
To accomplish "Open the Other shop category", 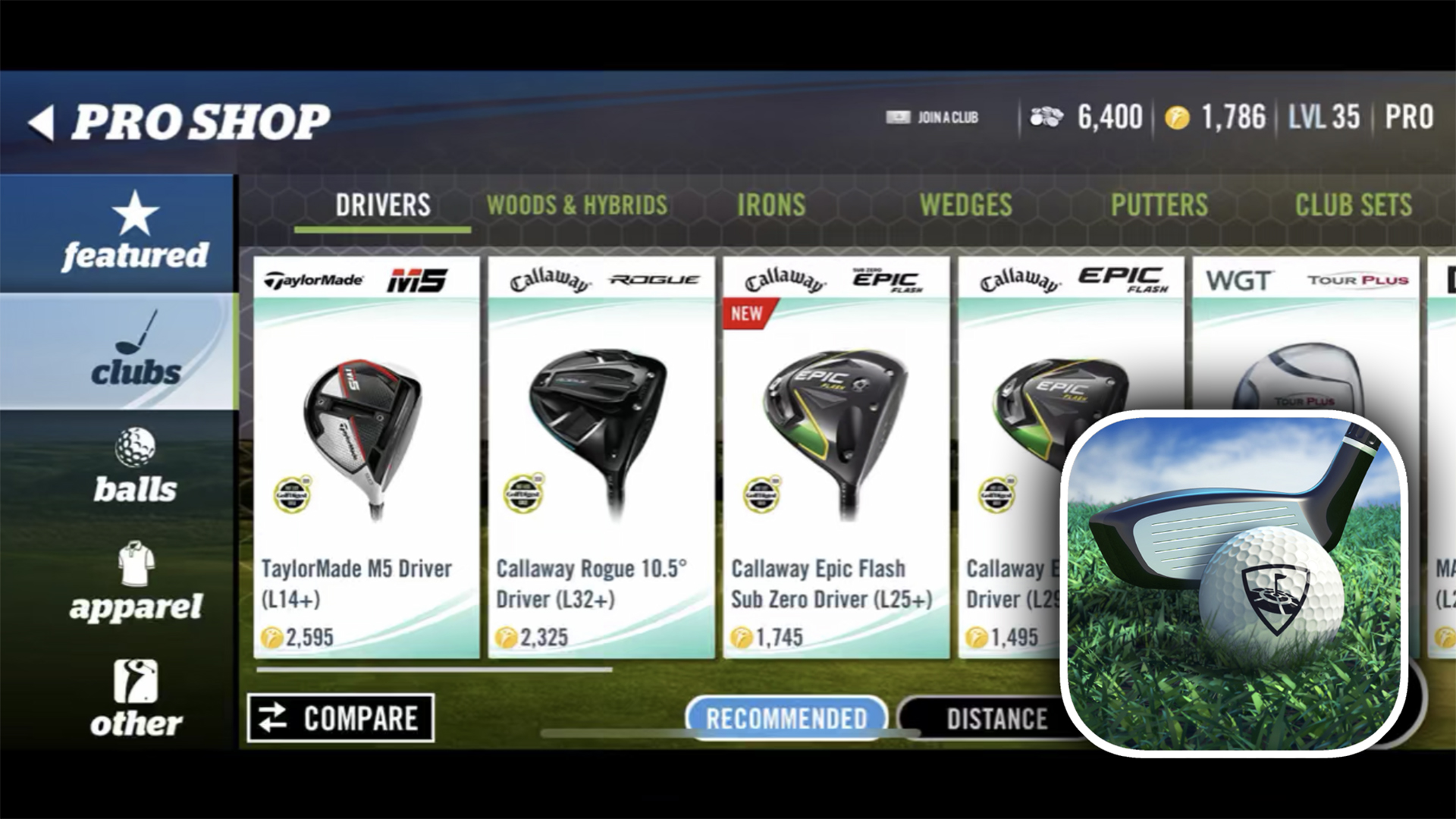I will pyautogui.click(x=135, y=699).
